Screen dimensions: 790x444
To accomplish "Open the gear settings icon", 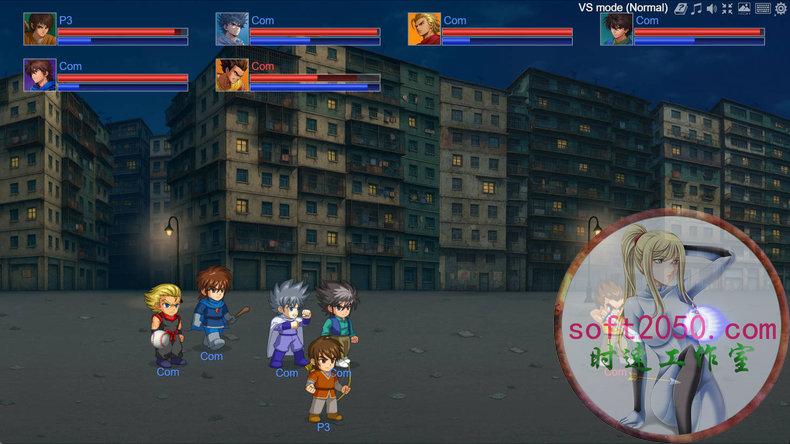I will [x=780, y=8].
